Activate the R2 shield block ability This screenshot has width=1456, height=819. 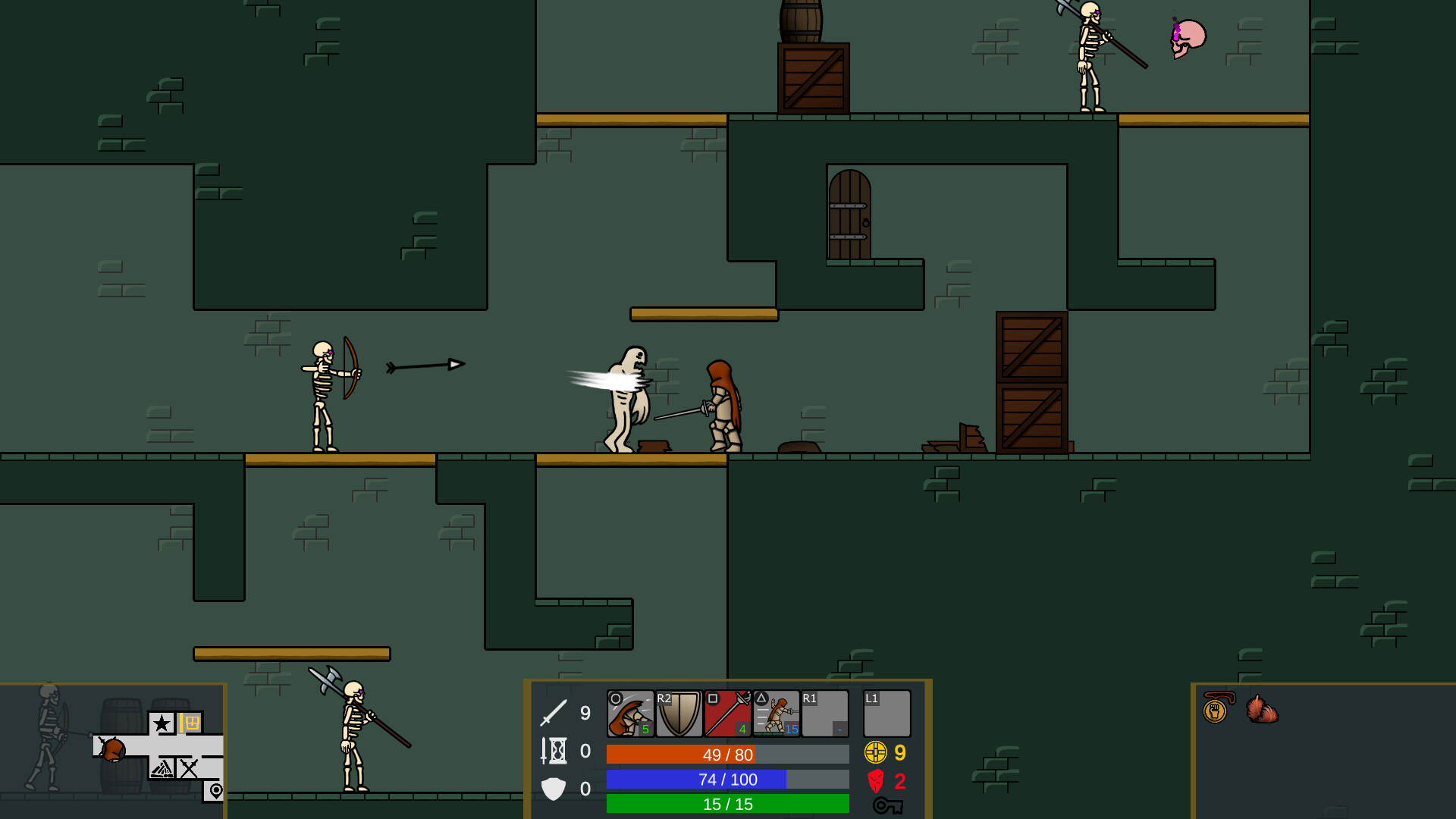(679, 713)
